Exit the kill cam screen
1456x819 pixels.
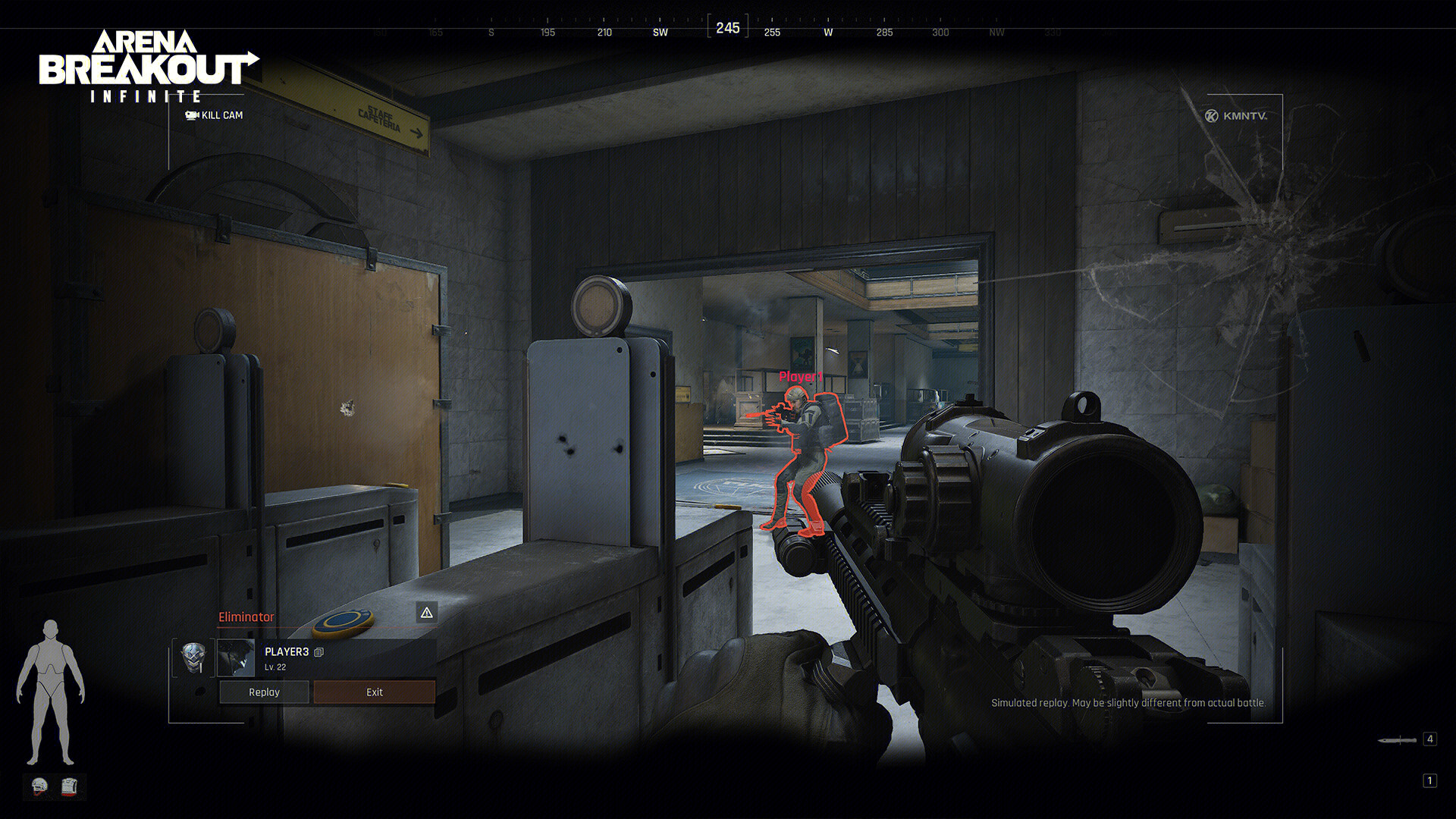pyautogui.click(x=375, y=692)
